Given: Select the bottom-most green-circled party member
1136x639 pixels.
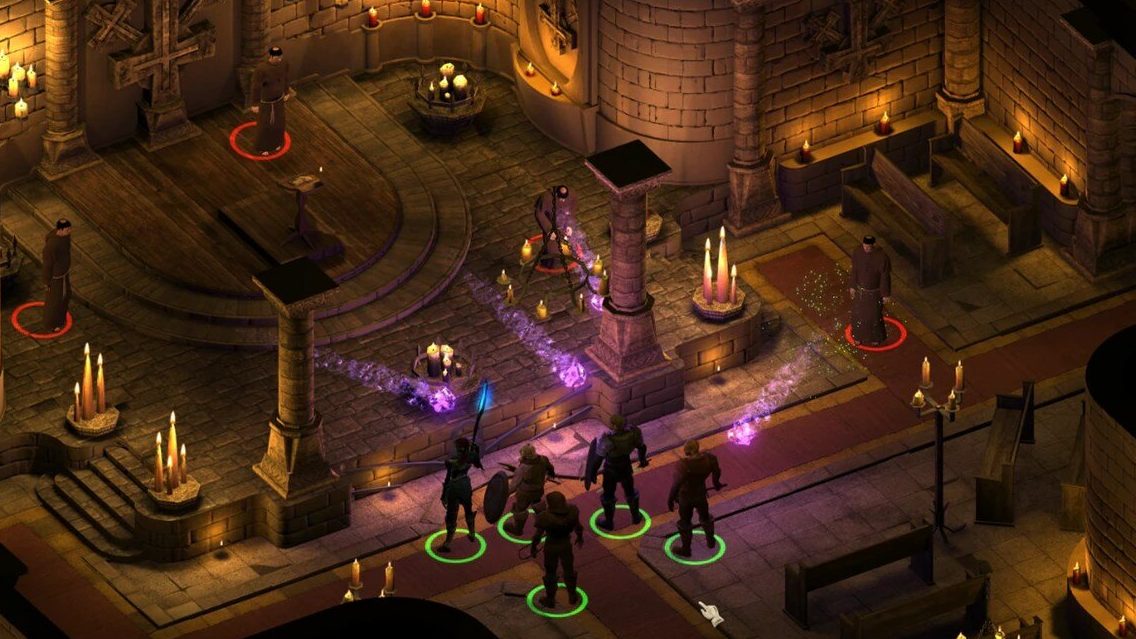Looking at the screenshot, I should point(557,551).
